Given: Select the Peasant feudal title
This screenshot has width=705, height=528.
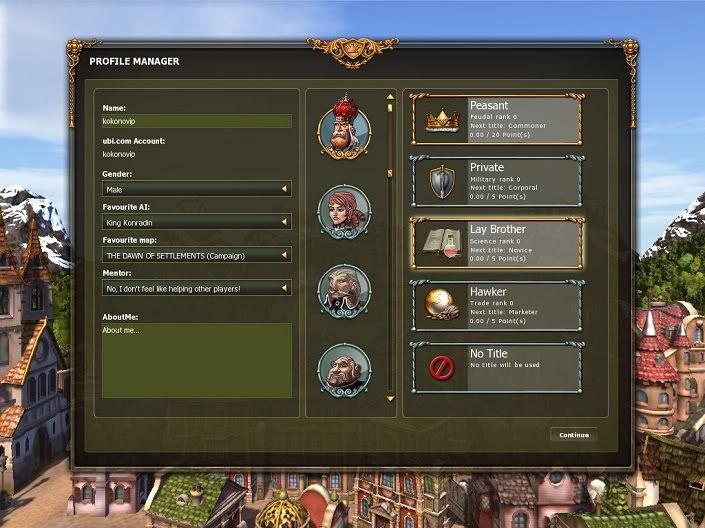Looking at the screenshot, I should (496, 120).
